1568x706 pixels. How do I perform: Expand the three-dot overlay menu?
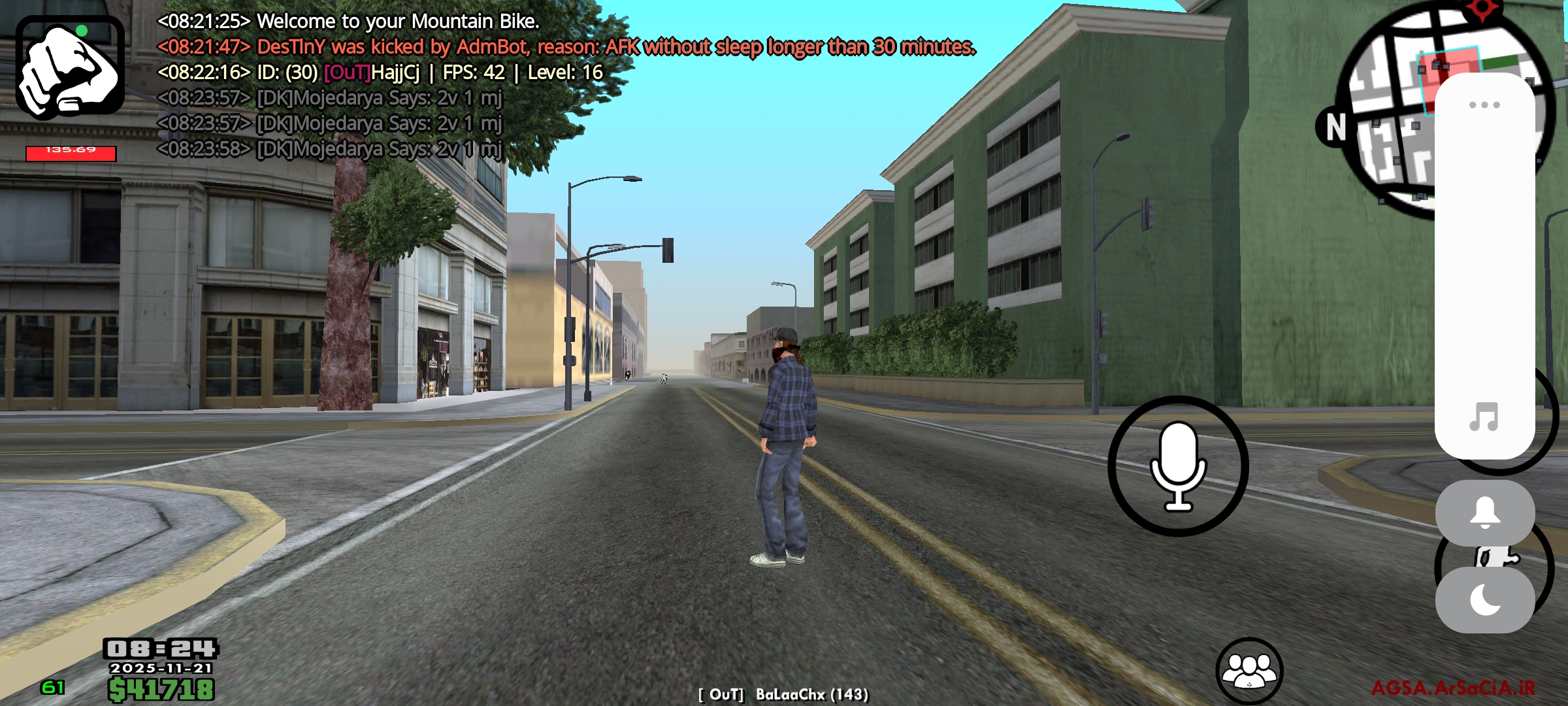1484,105
